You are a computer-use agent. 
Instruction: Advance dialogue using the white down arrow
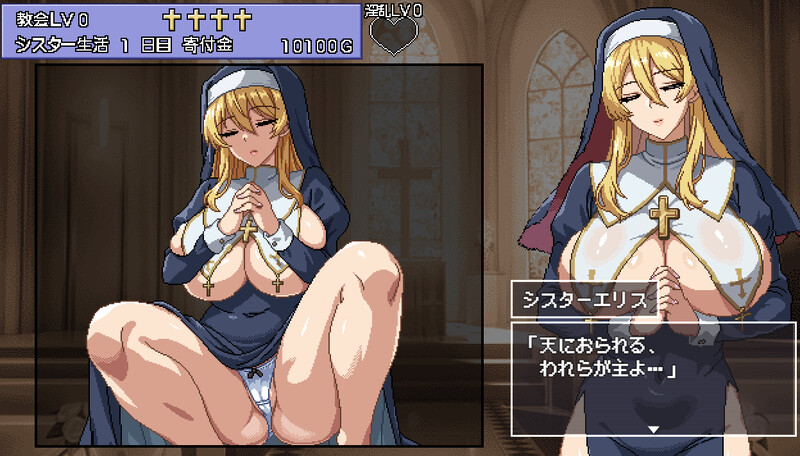654,428
